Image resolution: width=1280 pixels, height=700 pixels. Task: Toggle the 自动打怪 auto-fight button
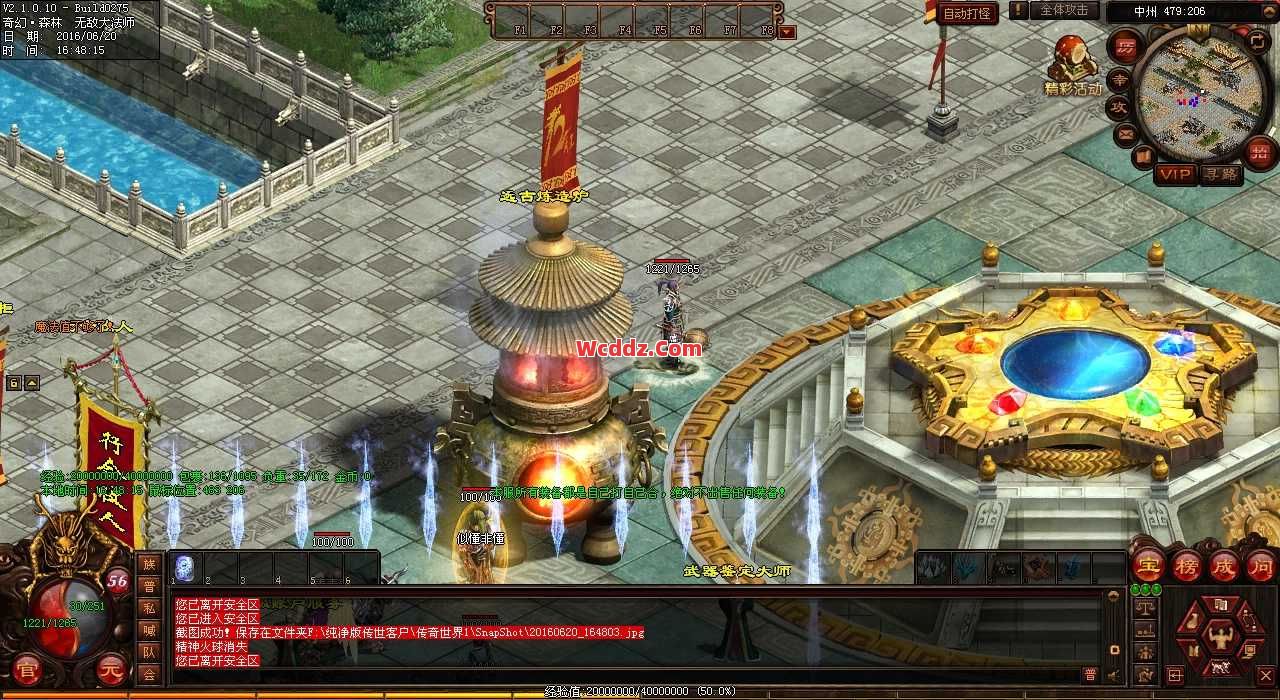967,13
